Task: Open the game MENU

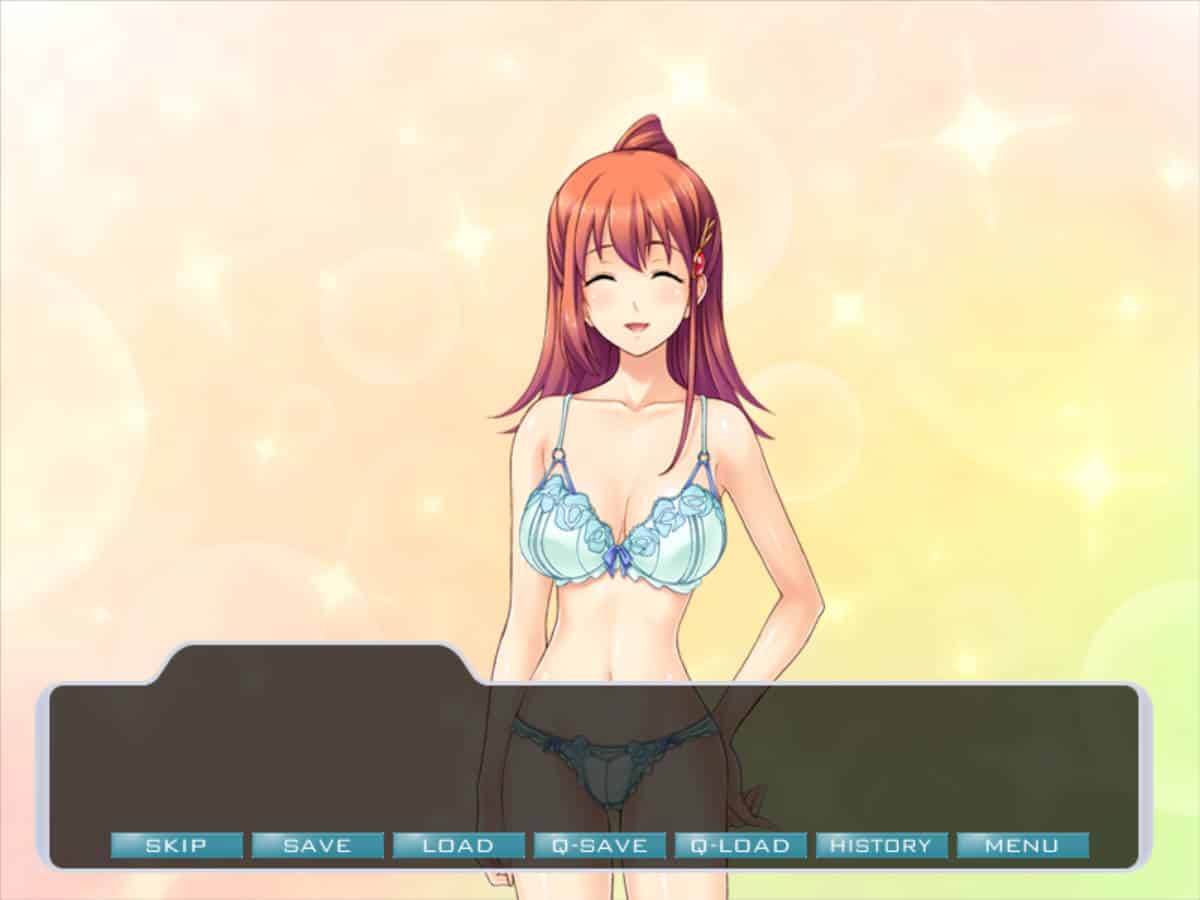Action: [1022, 845]
